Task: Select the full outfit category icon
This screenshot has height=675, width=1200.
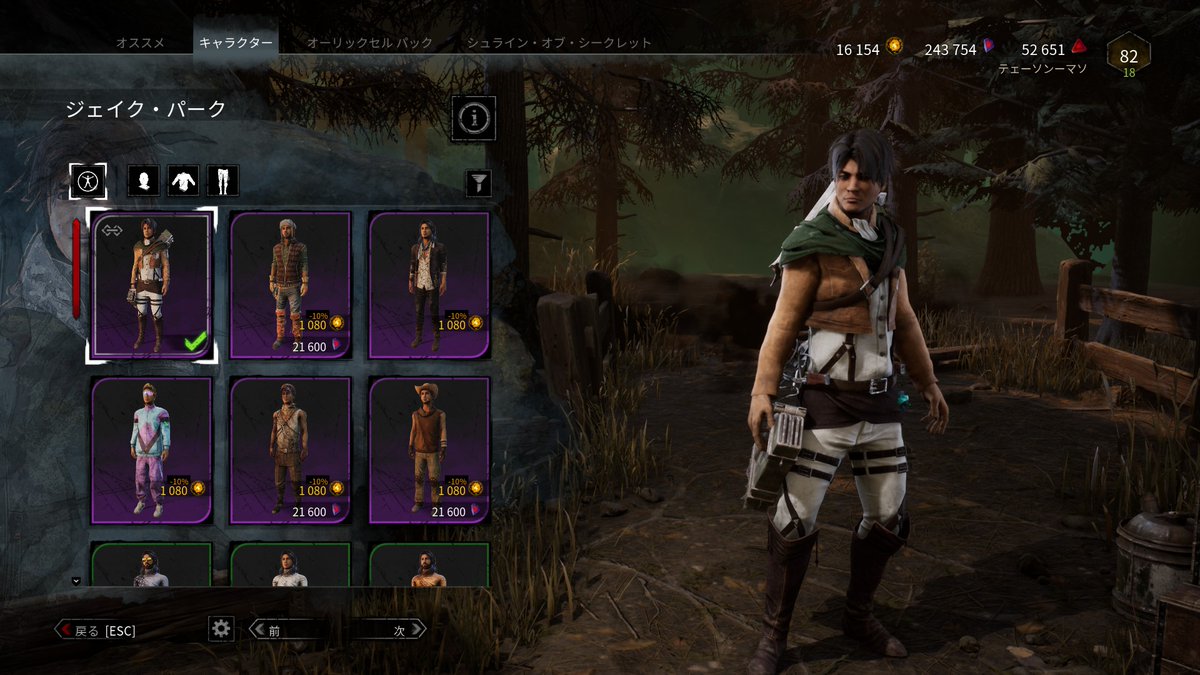Action: pyautogui.click(x=88, y=181)
